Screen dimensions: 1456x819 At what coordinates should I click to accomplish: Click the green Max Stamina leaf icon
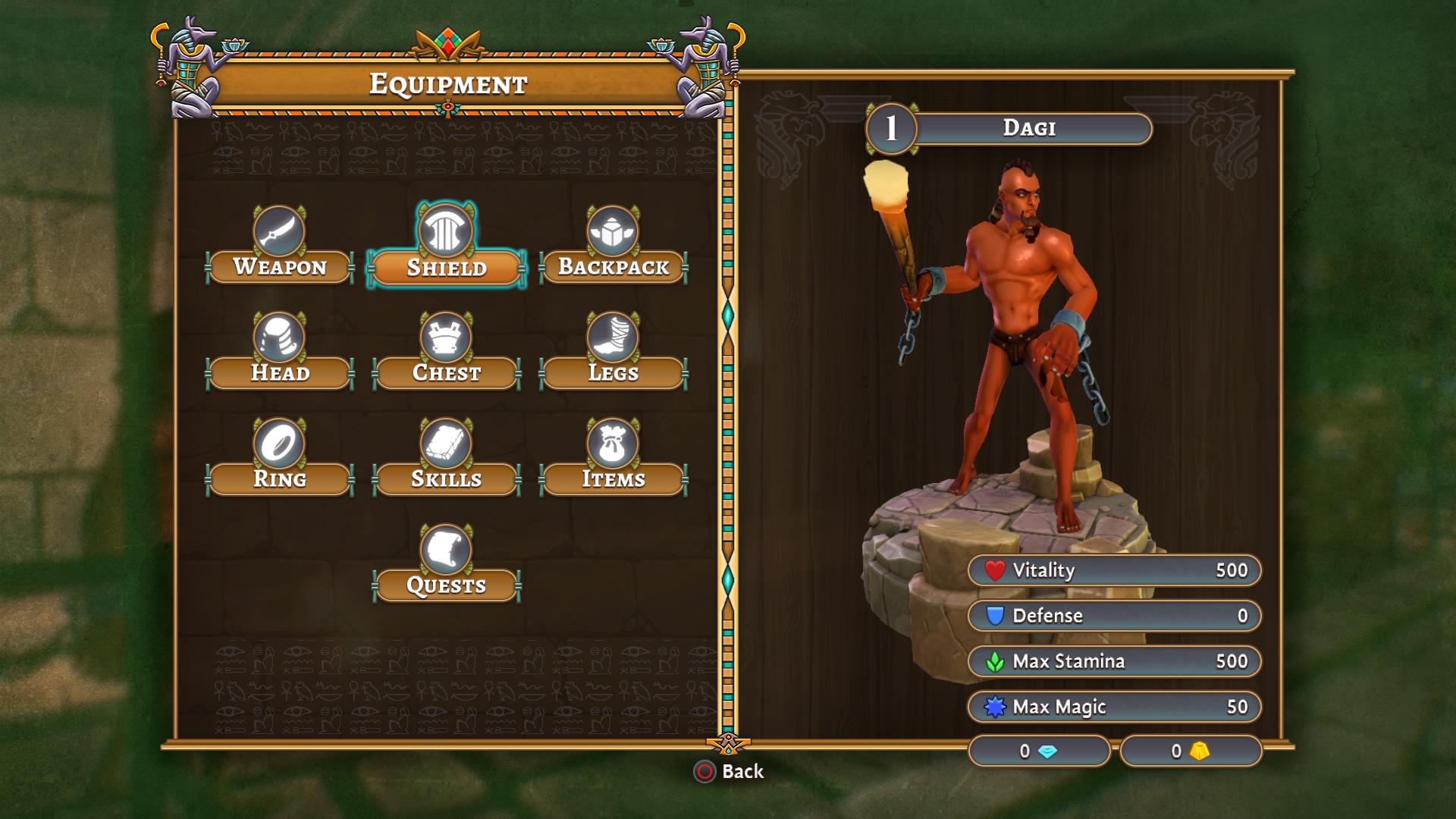click(x=994, y=661)
